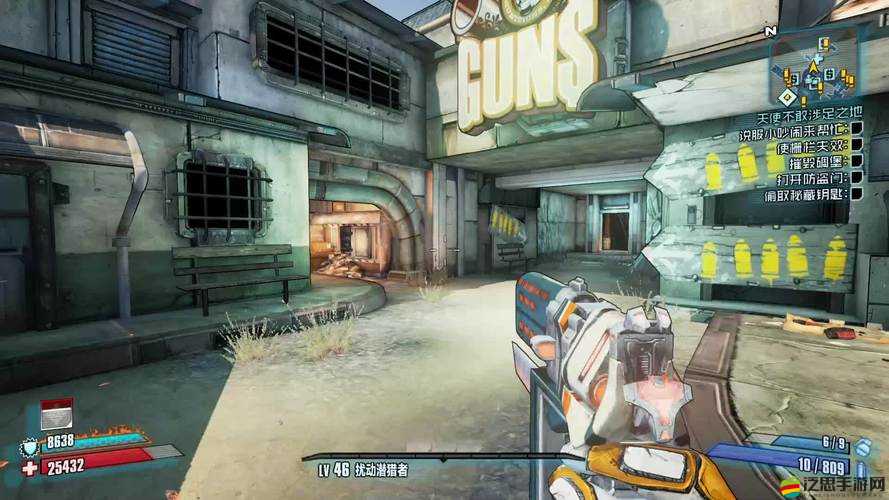
Task: Tick the 打开防盗门 objective box
Action: [855, 177]
